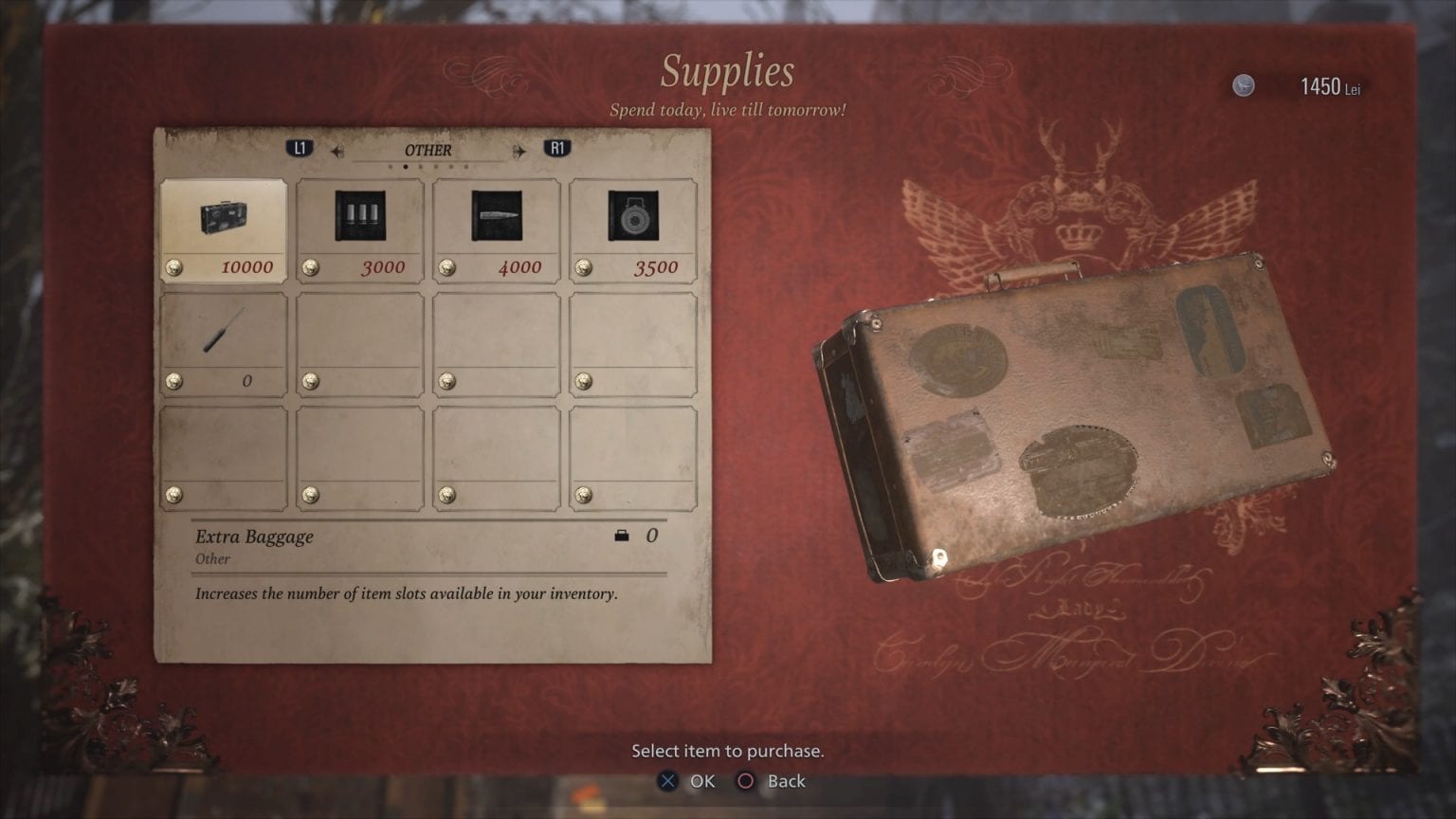The height and width of the screenshot is (819, 1456).
Task: Confirm the purchase with the OK button
Action: (687, 781)
